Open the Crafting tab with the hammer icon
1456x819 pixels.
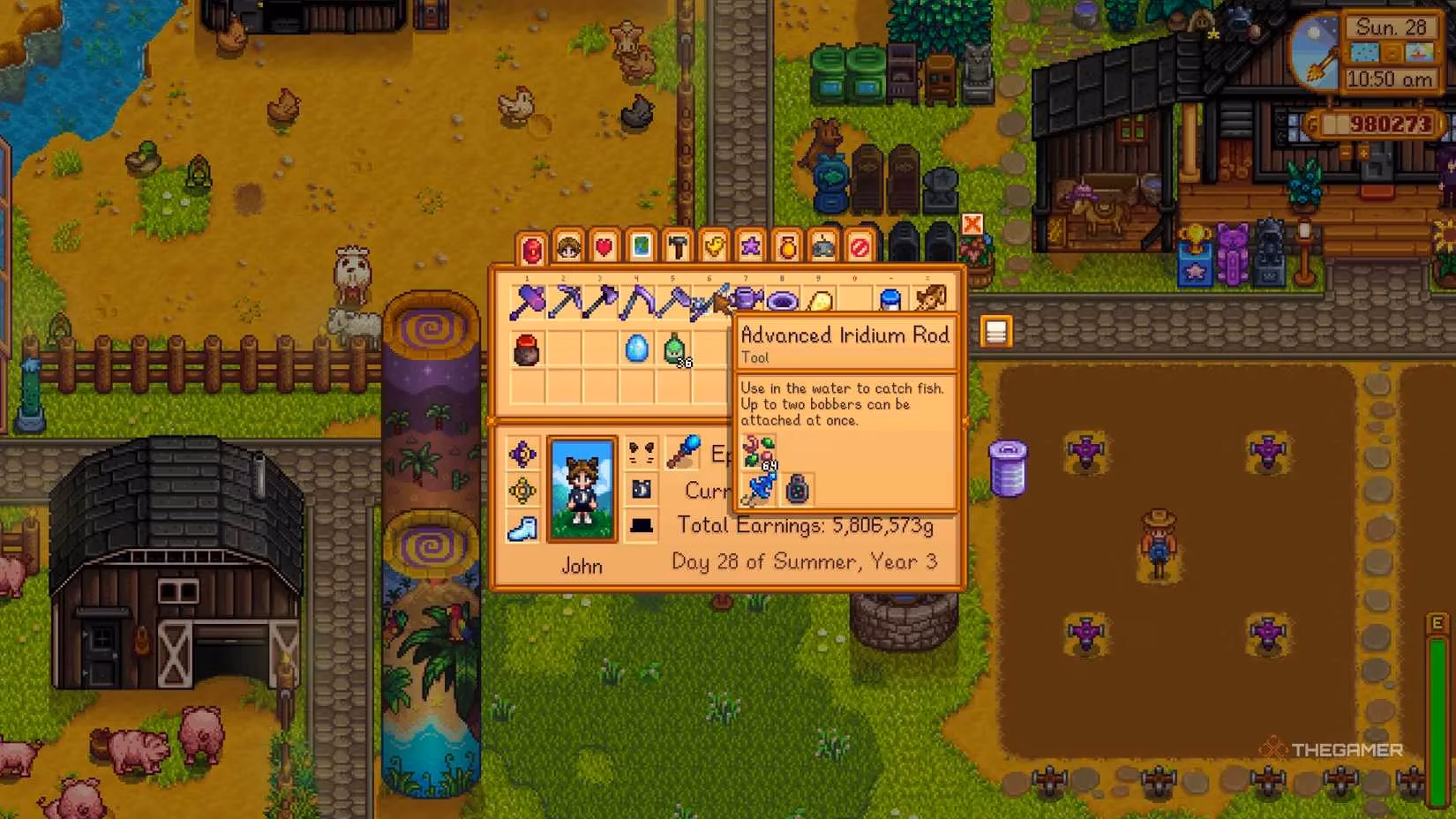pyautogui.click(x=678, y=248)
